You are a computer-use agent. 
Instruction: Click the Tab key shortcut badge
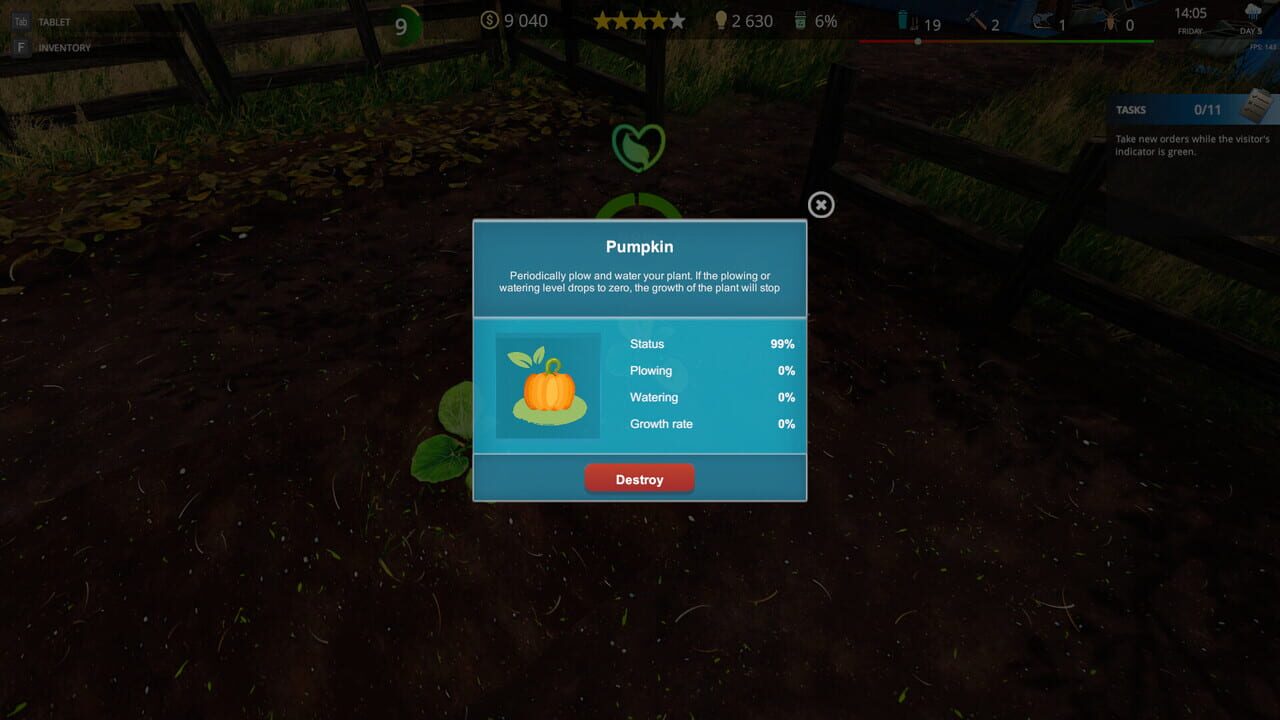[21, 21]
